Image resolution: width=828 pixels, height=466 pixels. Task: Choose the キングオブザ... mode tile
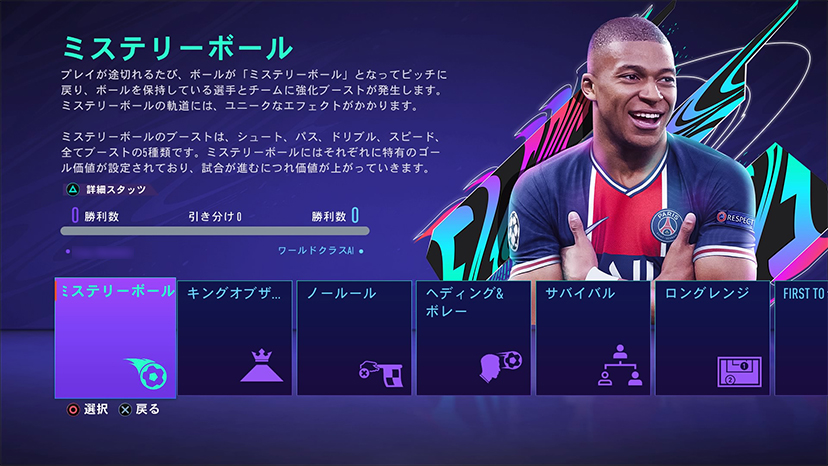(235, 338)
